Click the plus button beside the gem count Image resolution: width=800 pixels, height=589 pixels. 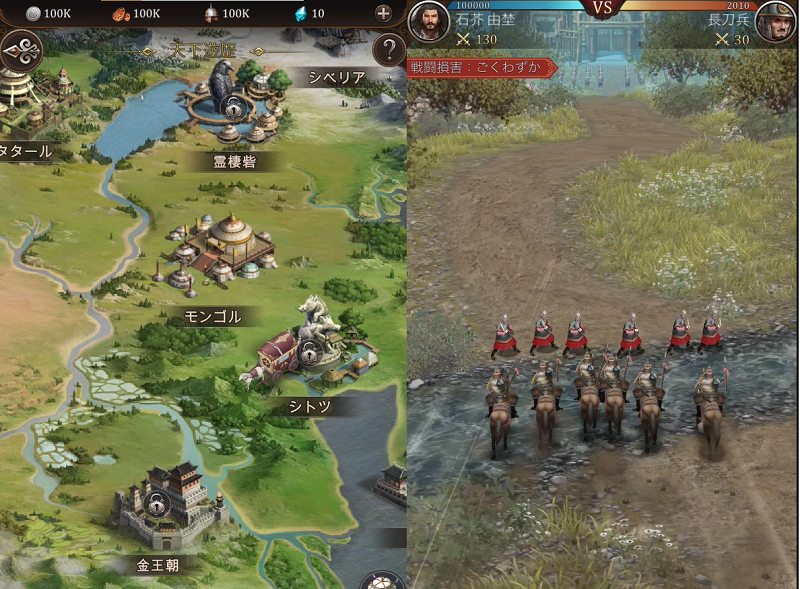click(383, 13)
